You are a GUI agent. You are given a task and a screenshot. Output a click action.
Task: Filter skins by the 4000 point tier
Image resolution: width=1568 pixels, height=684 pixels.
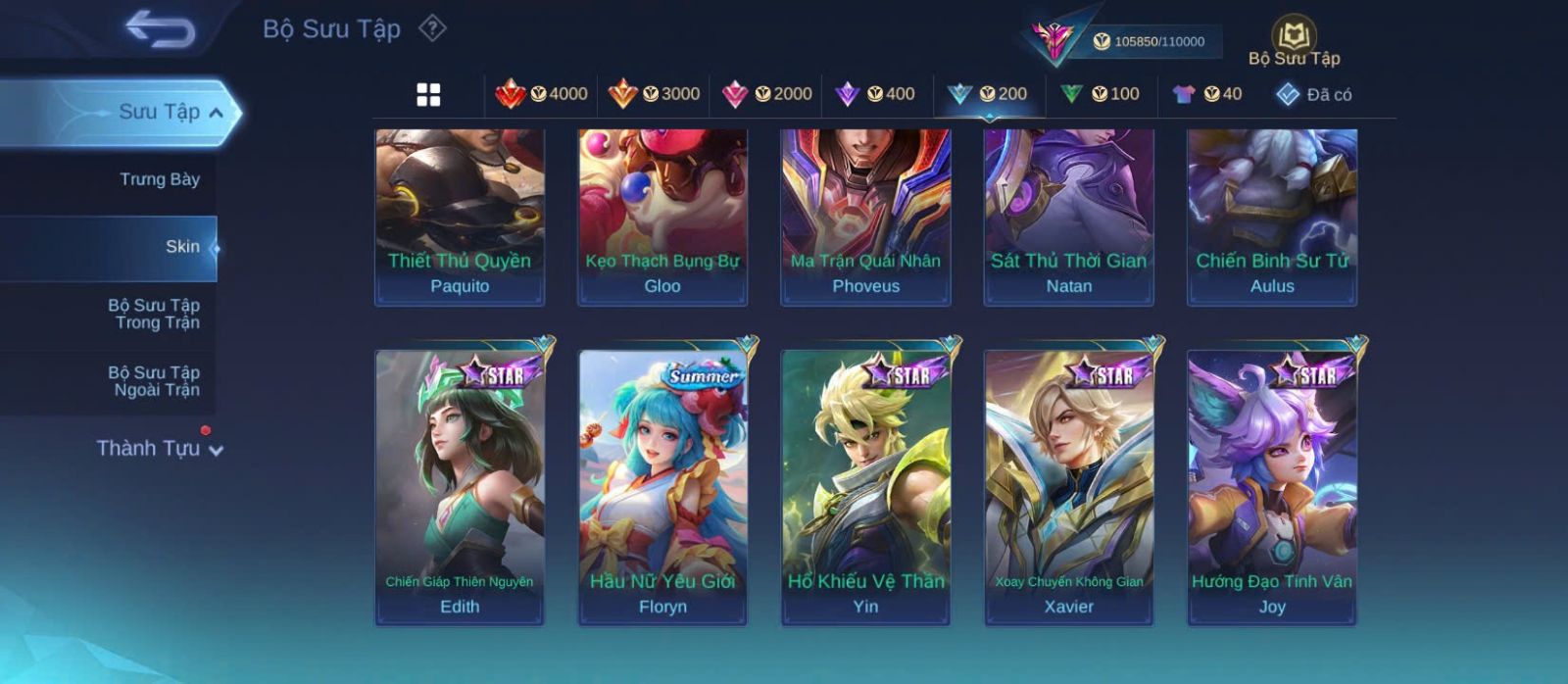click(x=541, y=94)
